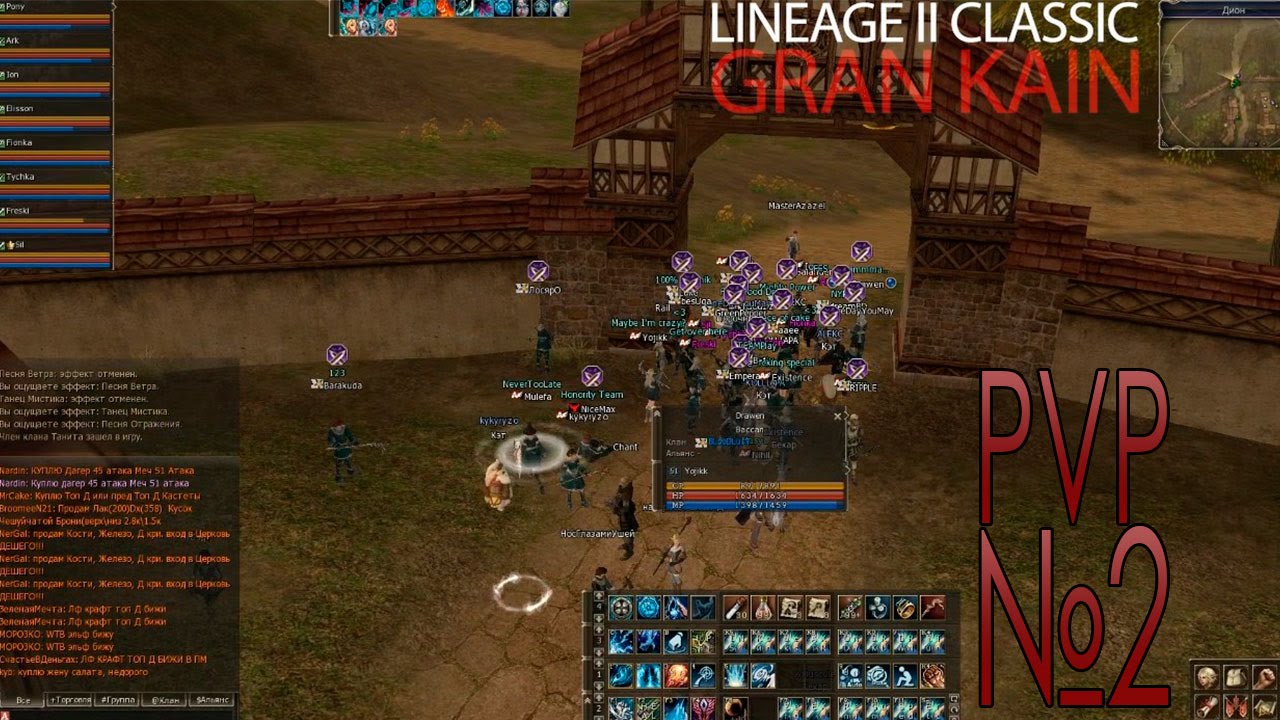
Task: Click Drawen's red HP bar
Action: click(752, 495)
